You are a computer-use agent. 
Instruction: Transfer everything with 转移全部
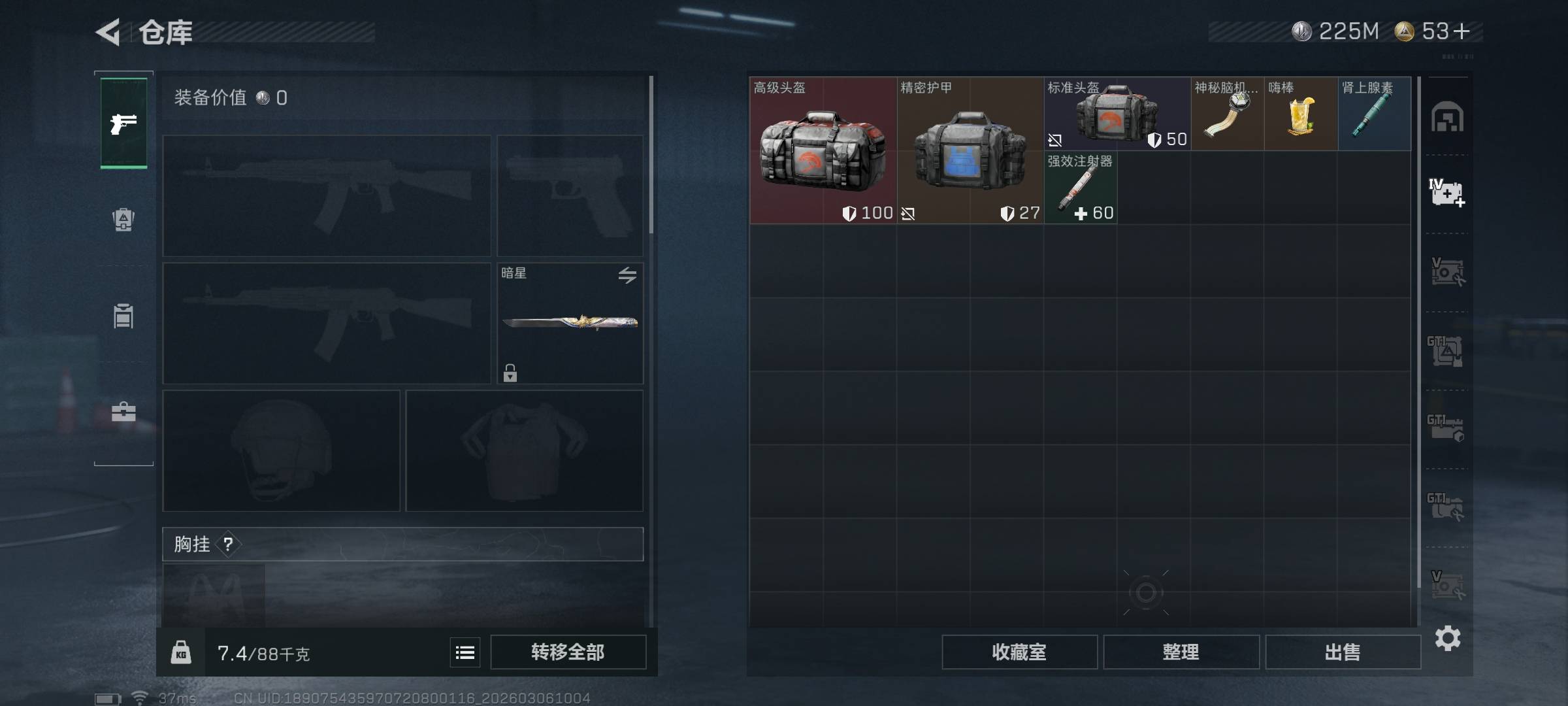(x=568, y=652)
